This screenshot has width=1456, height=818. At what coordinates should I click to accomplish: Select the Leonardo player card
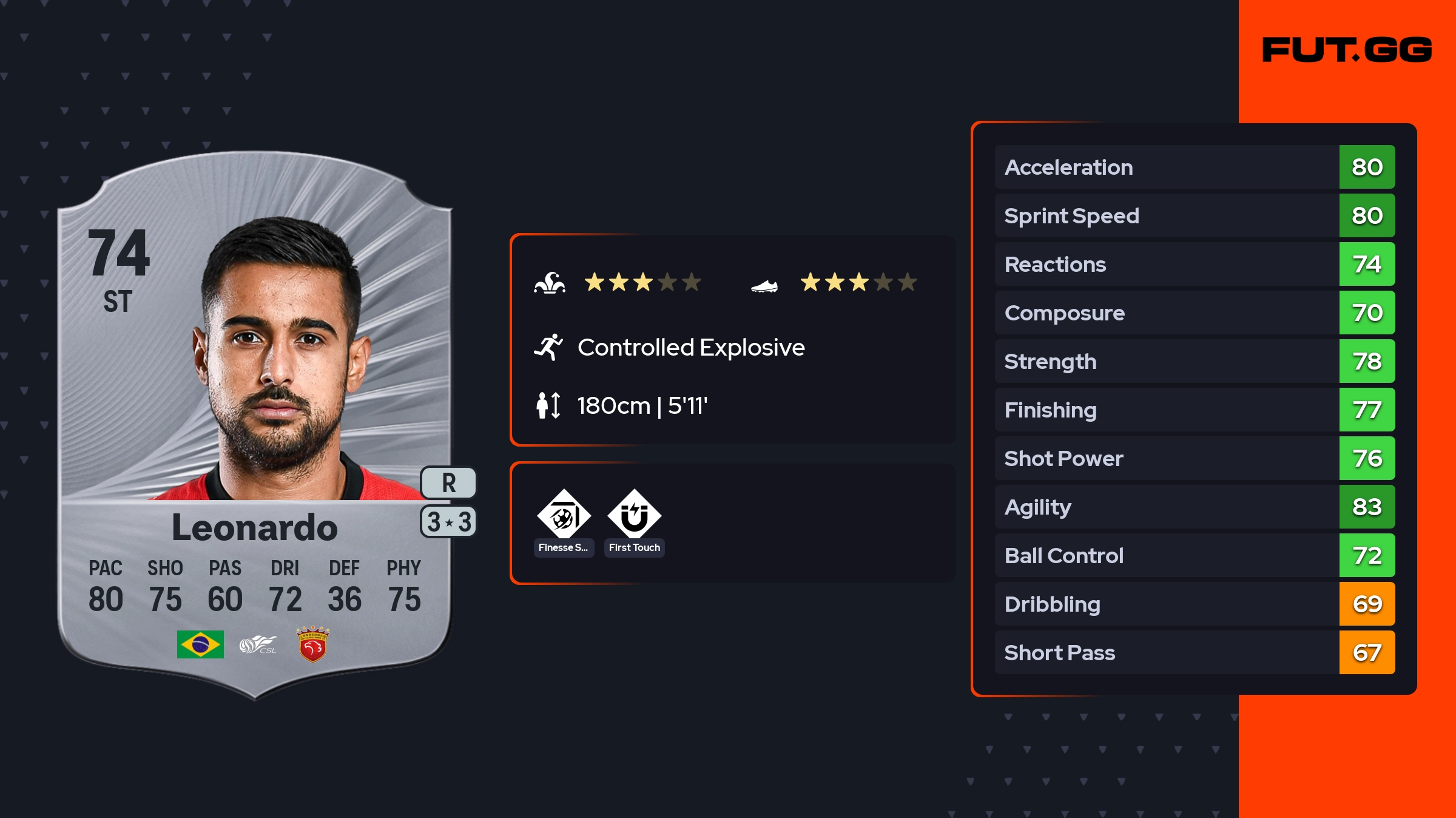(255, 425)
